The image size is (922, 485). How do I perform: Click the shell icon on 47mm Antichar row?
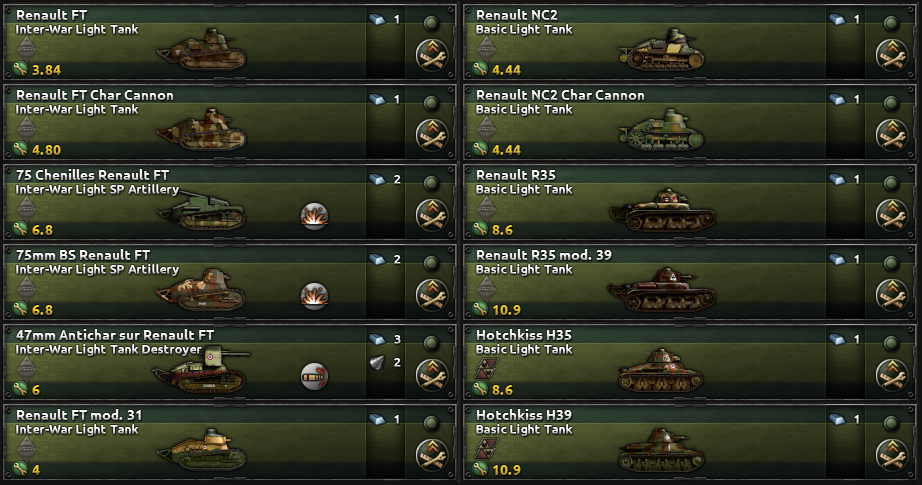click(x=314, y=375)
